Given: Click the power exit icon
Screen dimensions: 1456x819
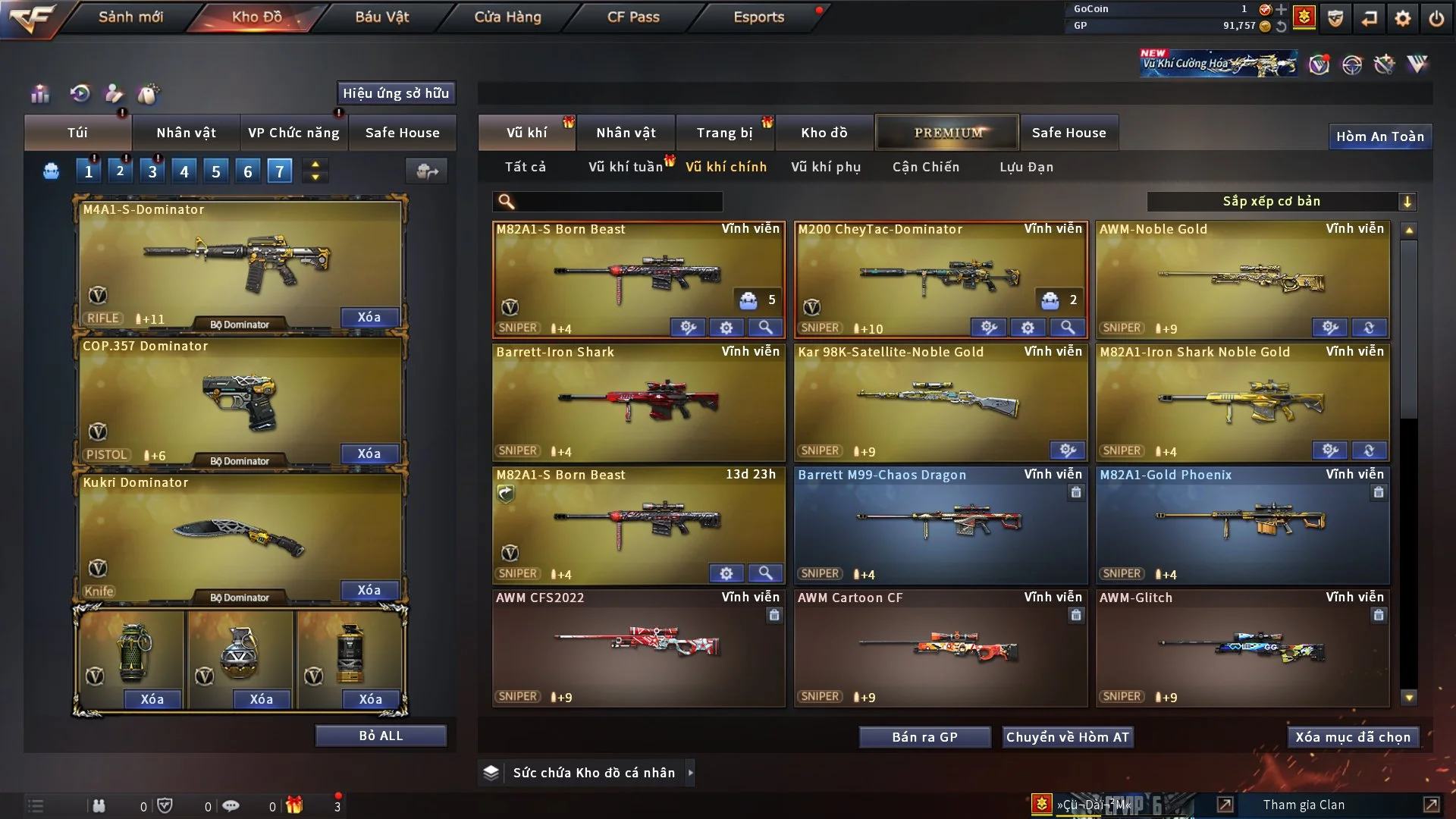Looking at the screenshot, I should click(1436, 18).
